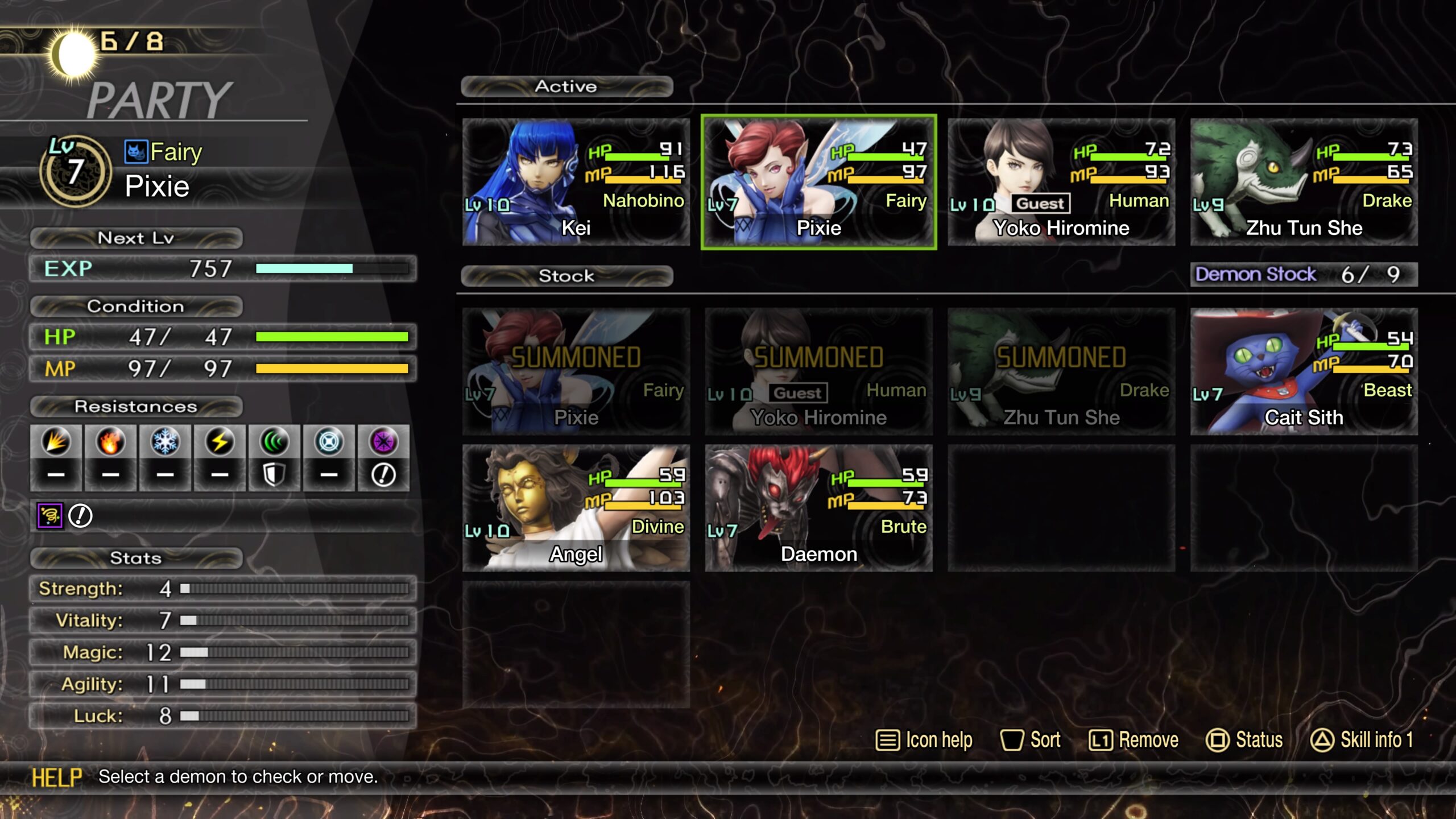Pick the active Zhu Tun She demon
1456x819 pixels.
point(1304,182)
